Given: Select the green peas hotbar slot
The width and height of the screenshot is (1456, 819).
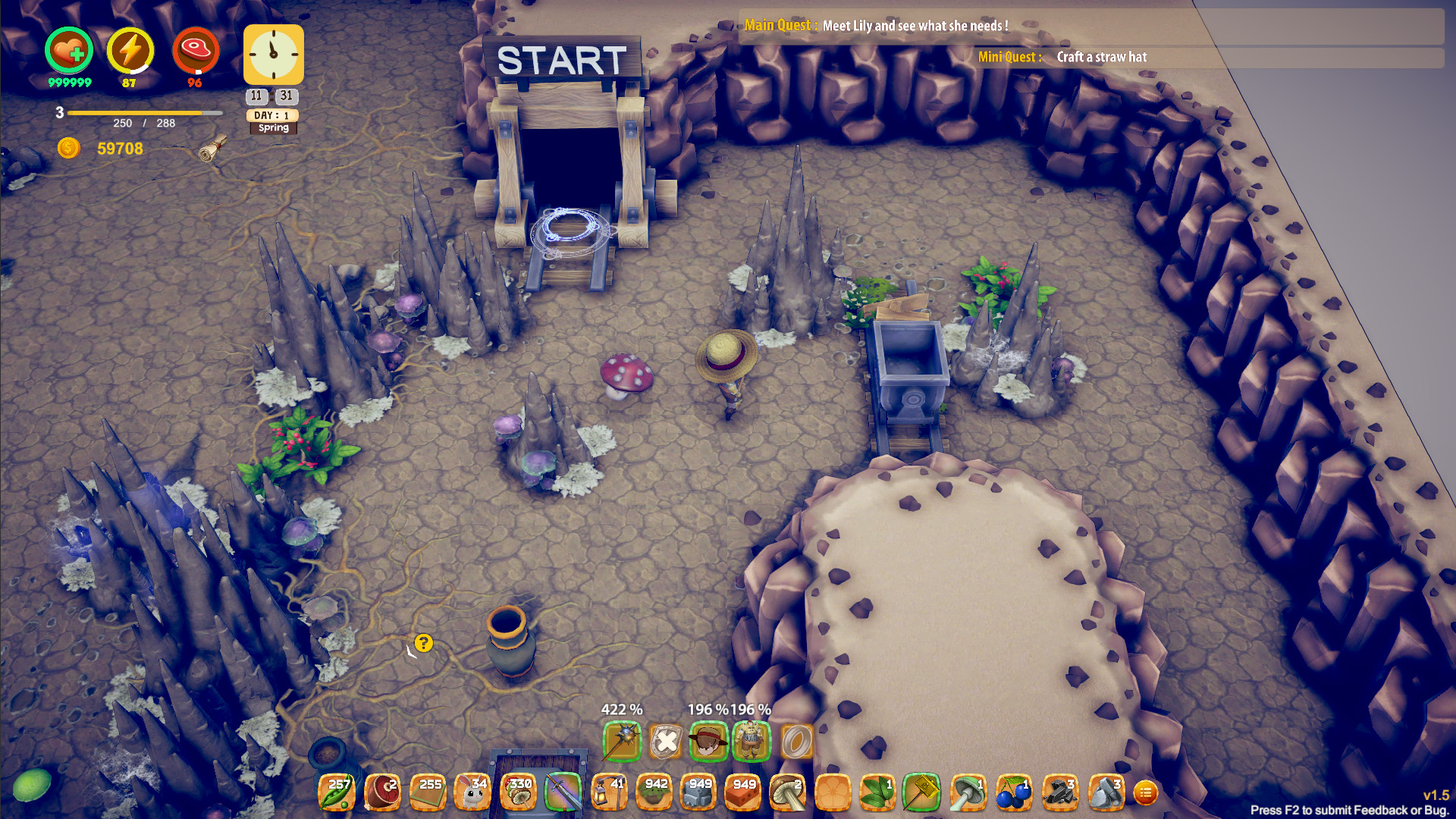Looking at the screenshot, I should [337, 791].
